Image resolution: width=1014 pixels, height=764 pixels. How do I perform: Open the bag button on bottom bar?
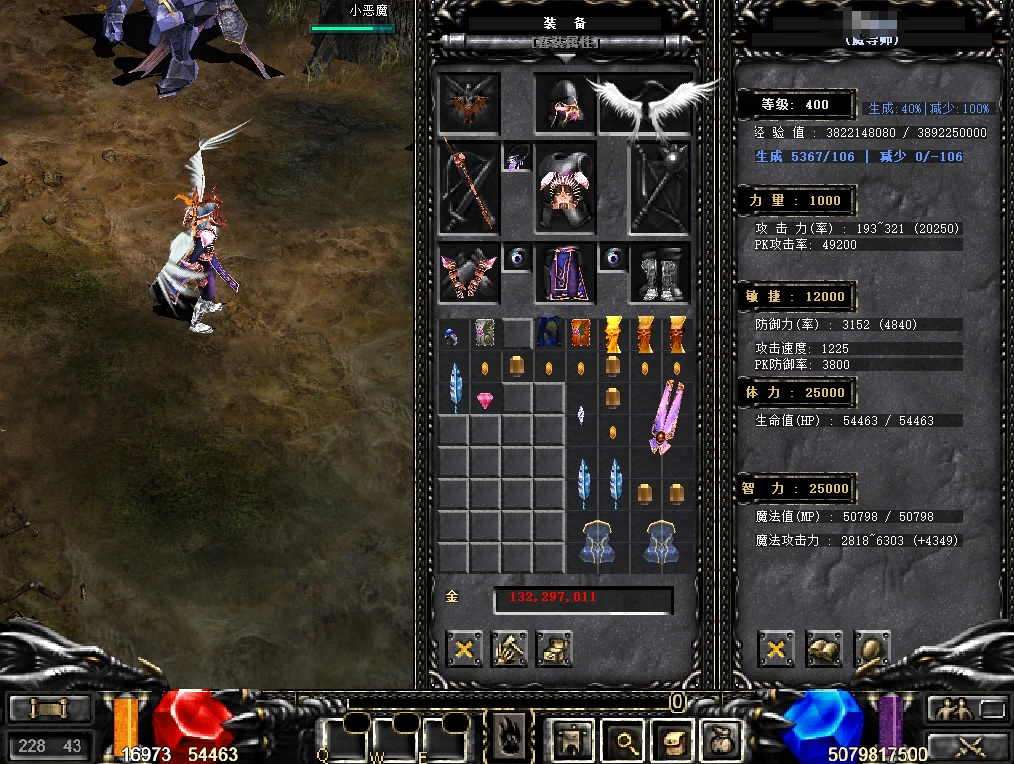(x=720, y=741)
